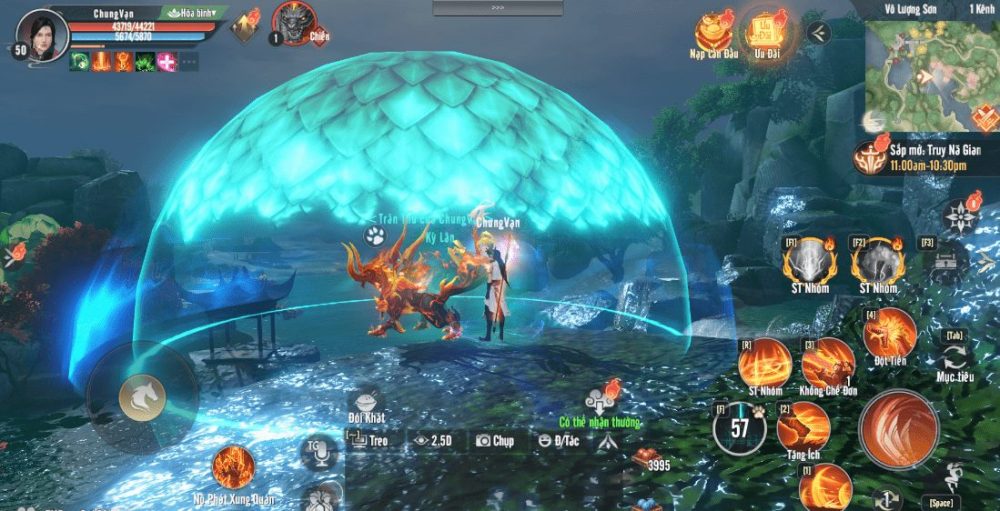Activate the Nộ Phật Xung Quan skill
Viewport: 1000px width, 511px height.
[233, 466]
